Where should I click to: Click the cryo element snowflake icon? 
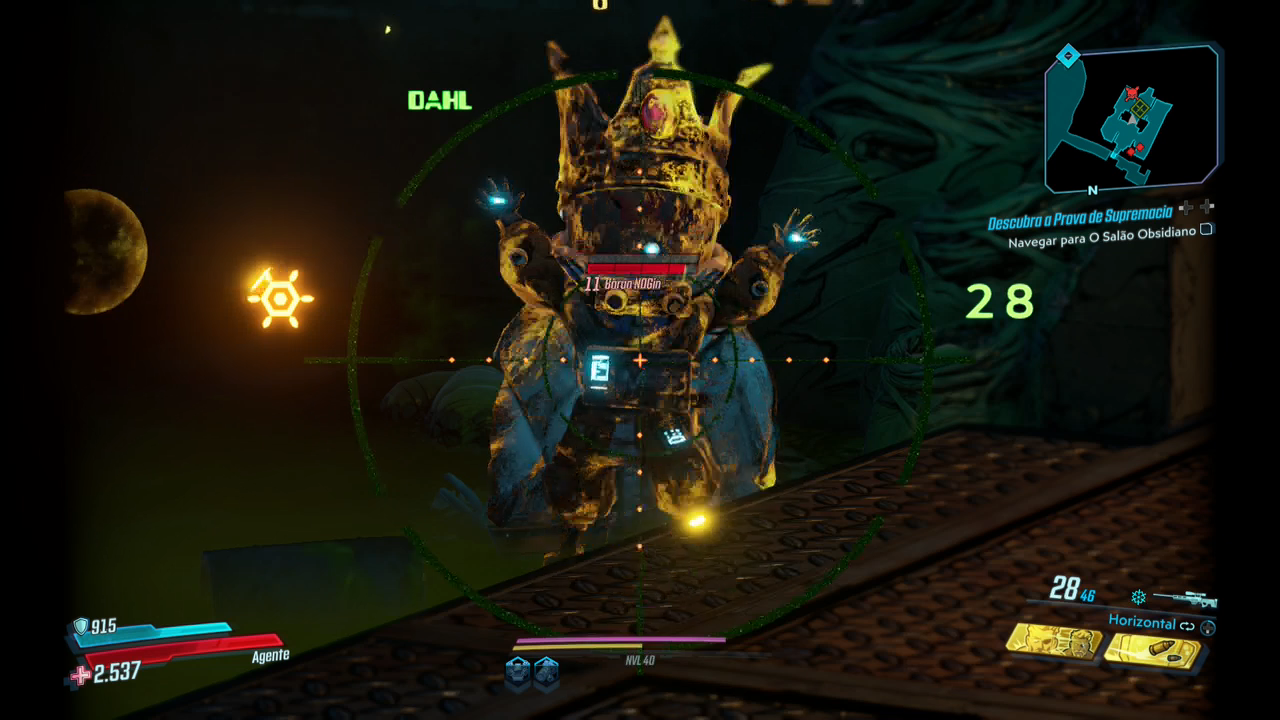click(x=1138, y=597)
